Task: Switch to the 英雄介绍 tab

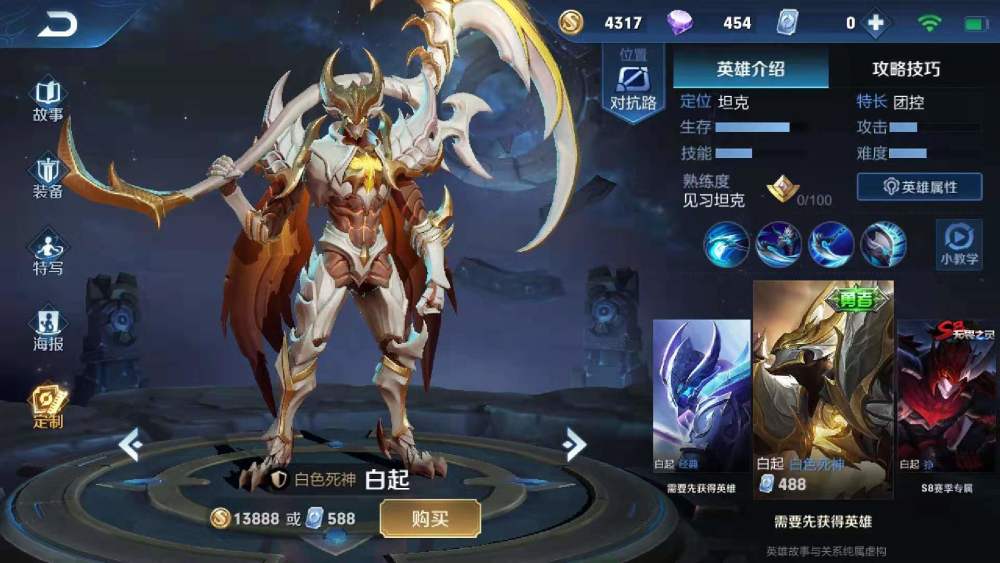Action: 750,69
